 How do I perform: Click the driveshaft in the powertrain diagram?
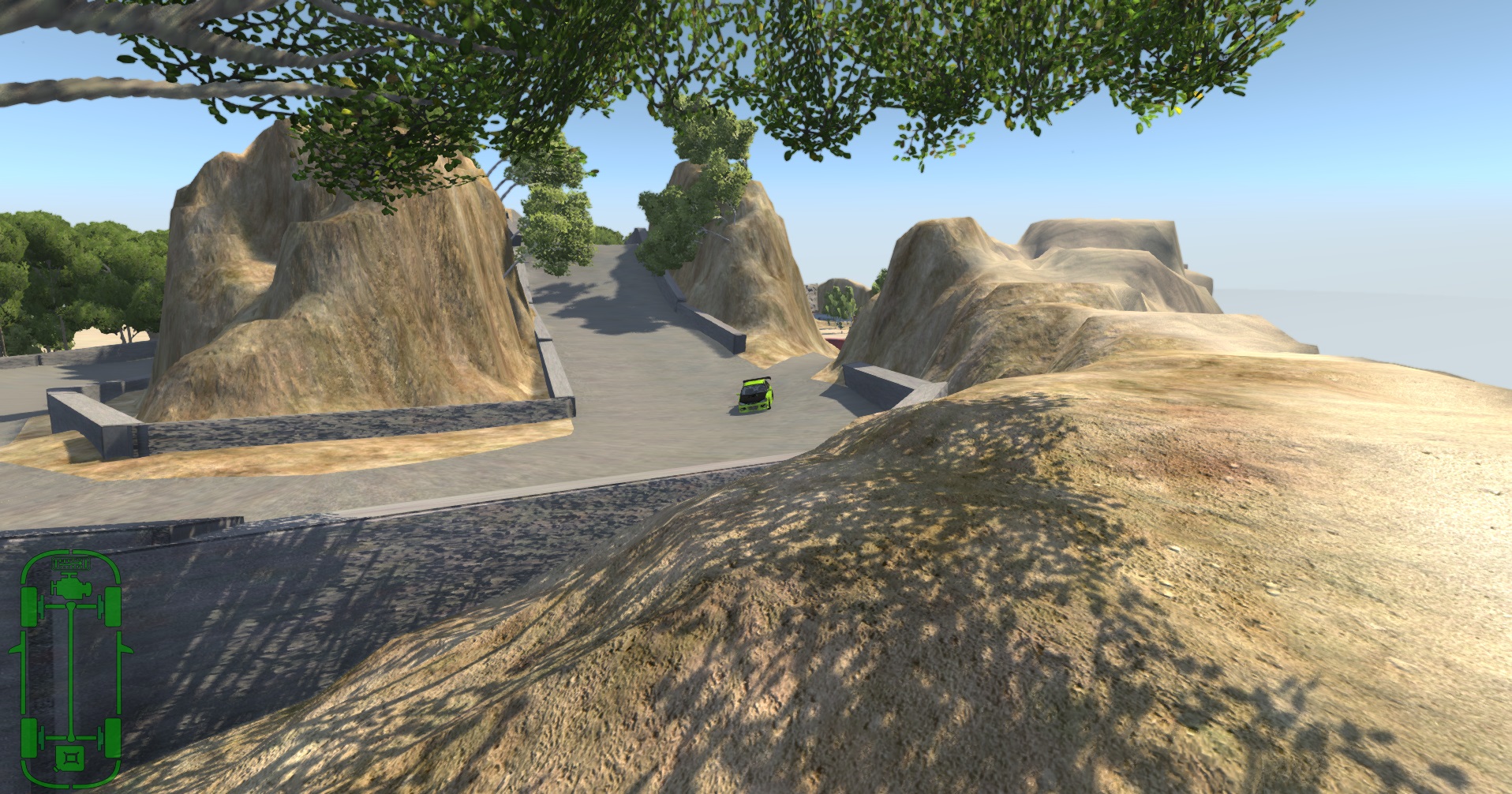70,669
